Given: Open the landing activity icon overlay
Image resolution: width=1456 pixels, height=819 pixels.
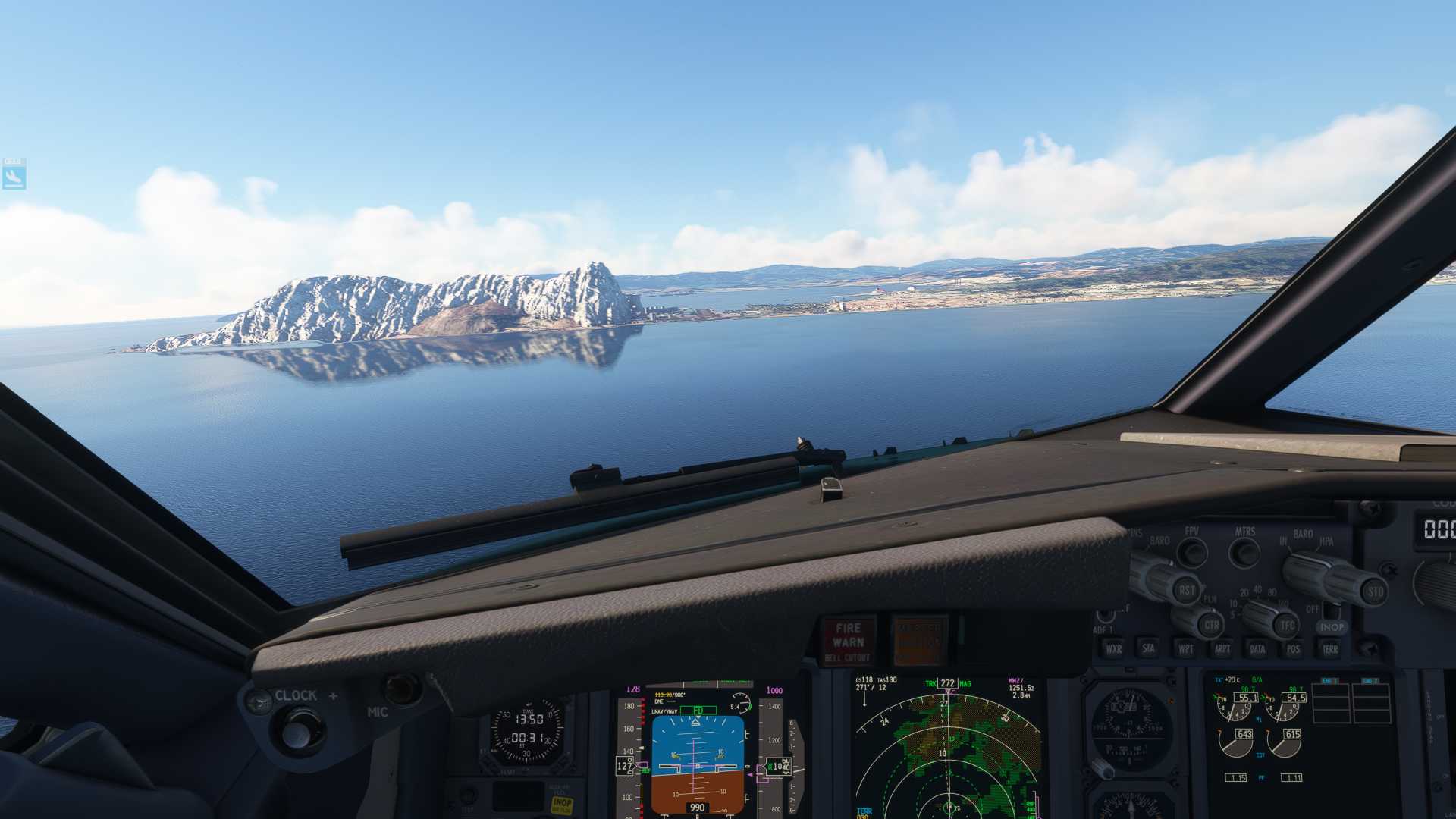Looking at the screenshot, I should click(14, 174).
